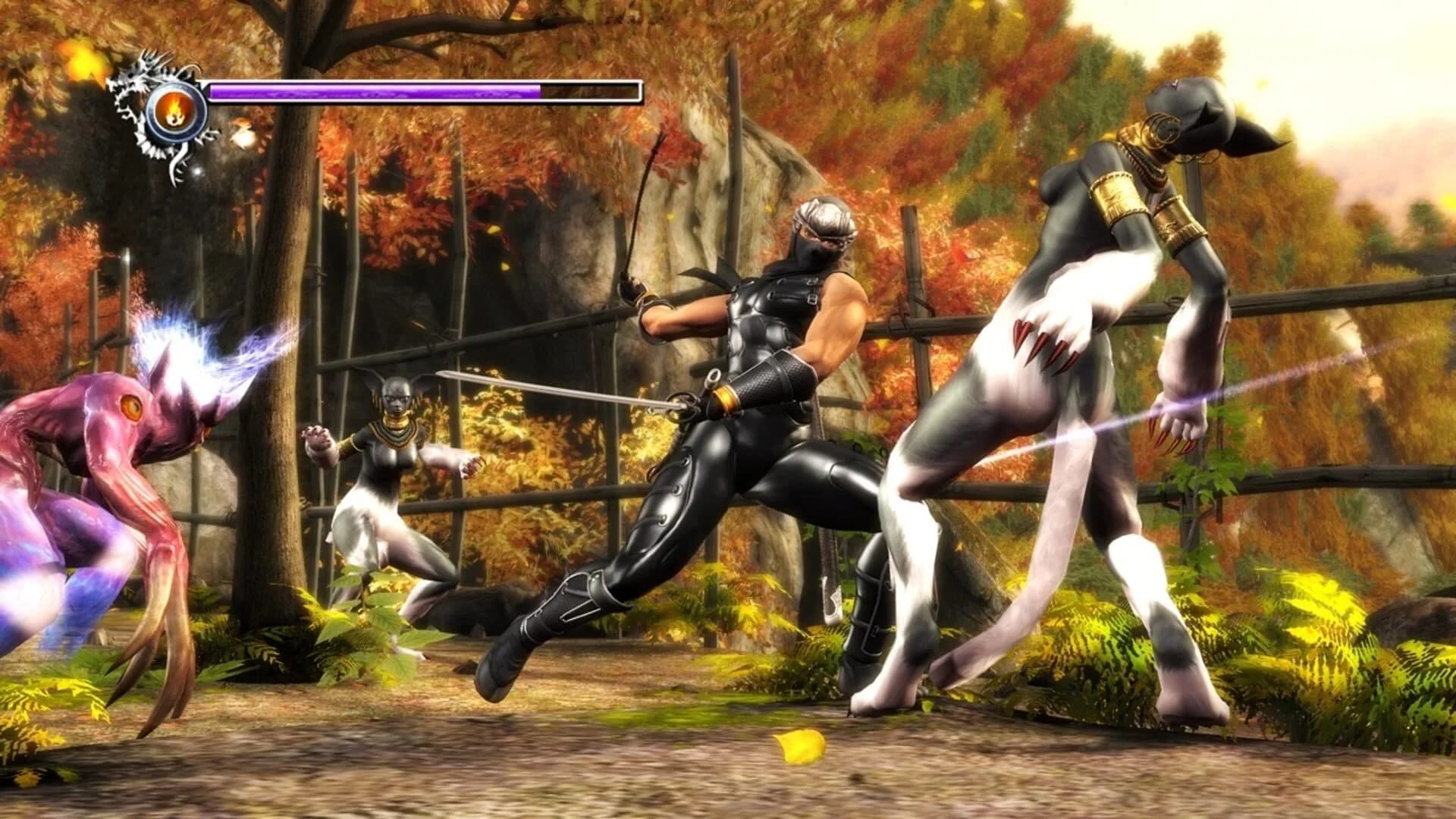Click Ryu's masked face
This screenshot has width=1456, height=819.
click(x=813, y=243)
